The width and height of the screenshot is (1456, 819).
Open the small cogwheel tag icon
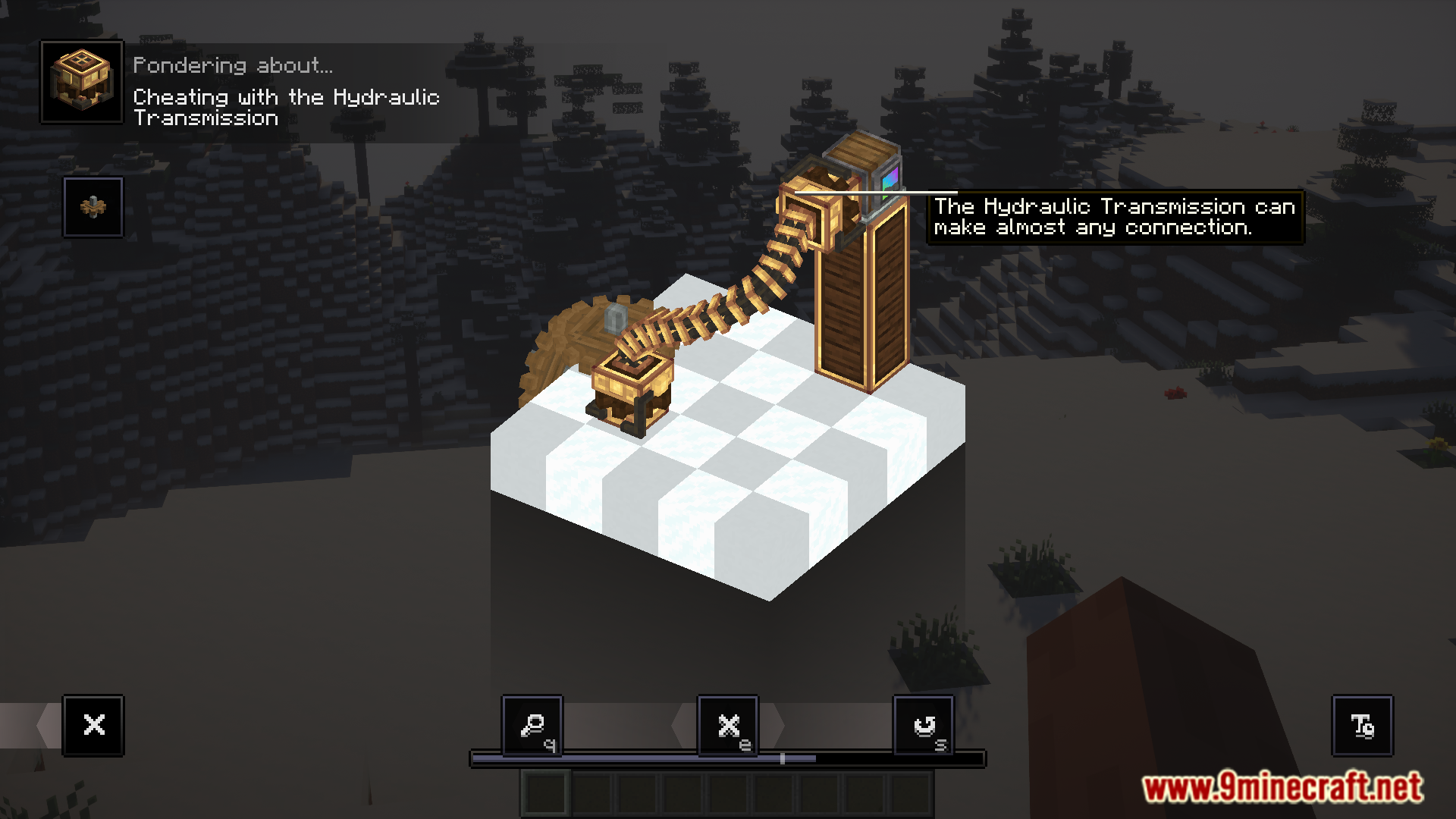(x=93, y=207)
